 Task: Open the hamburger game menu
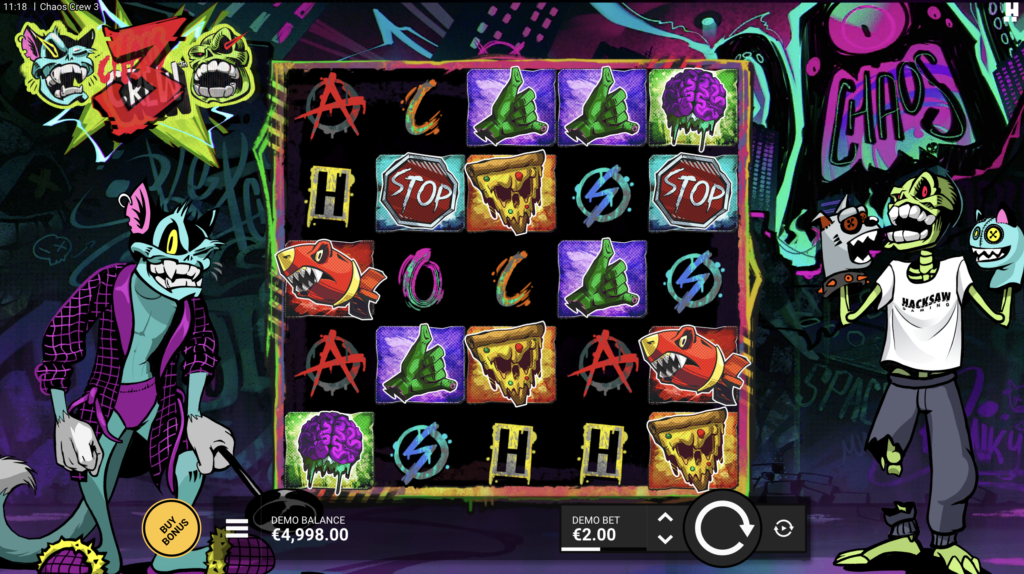tap(237, 528)
